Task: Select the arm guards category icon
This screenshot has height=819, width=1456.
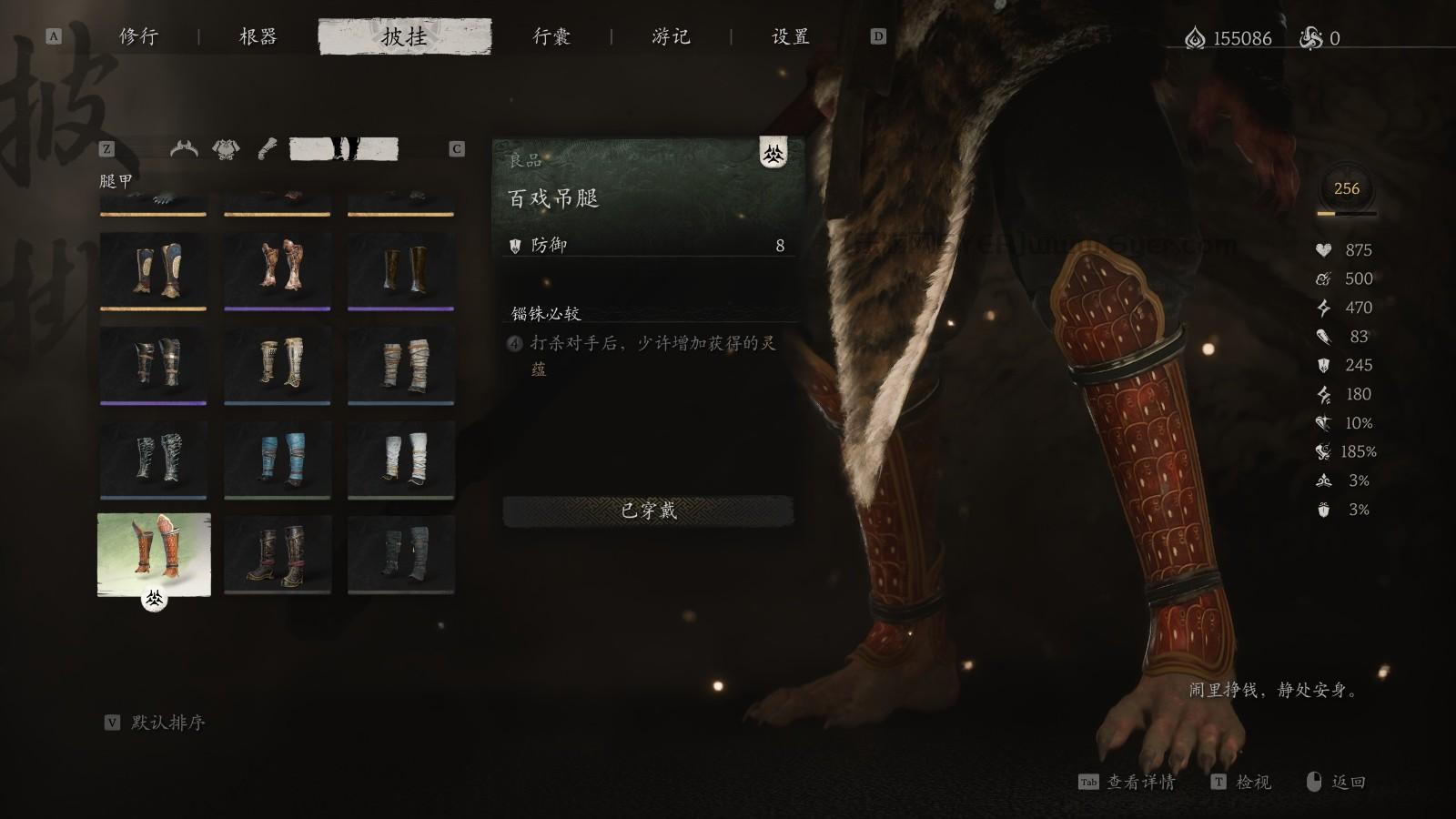Action: coord(267,147)
